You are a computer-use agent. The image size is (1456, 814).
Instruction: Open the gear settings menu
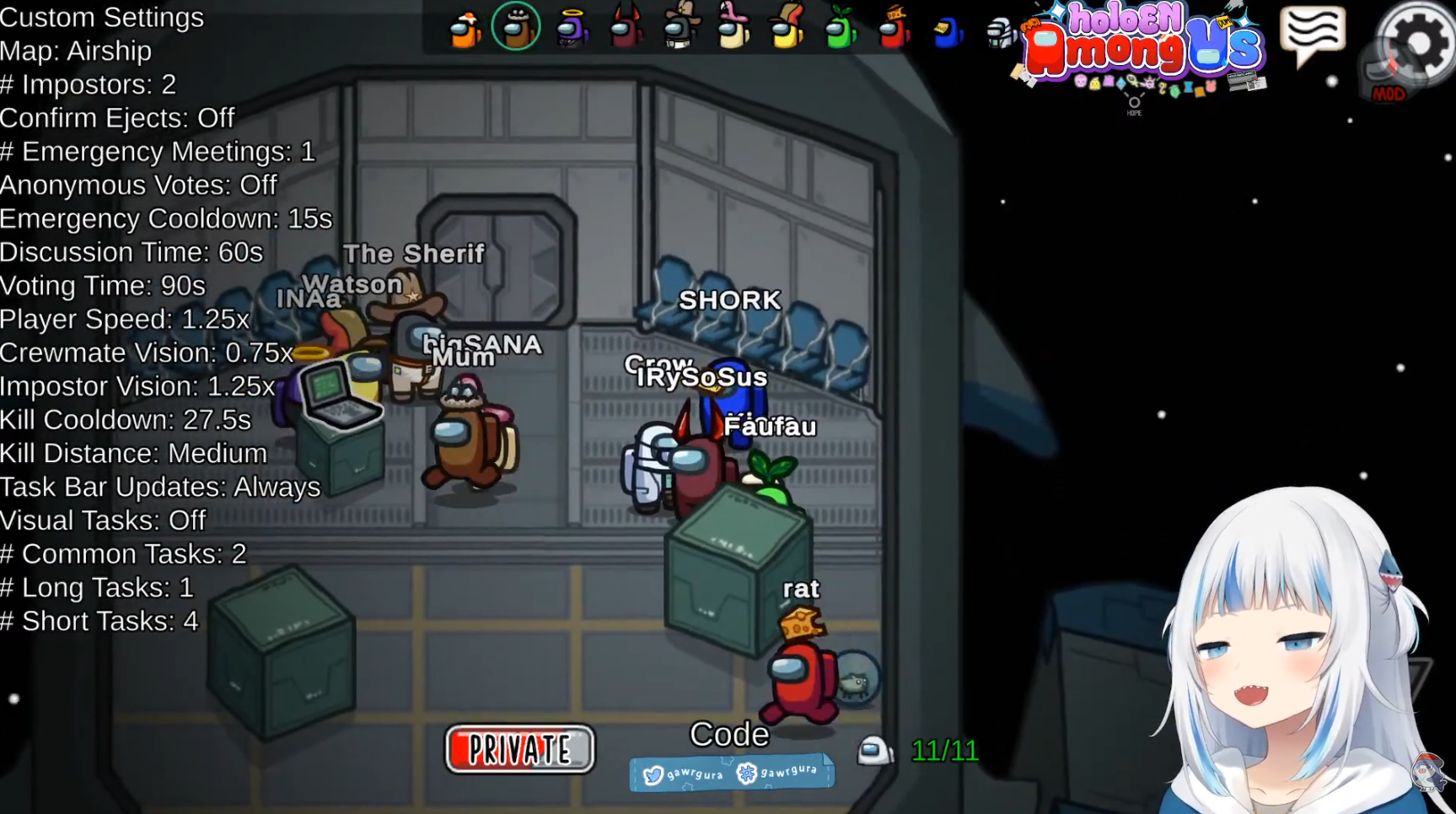pyautogui.click(x=1418, y=44)
